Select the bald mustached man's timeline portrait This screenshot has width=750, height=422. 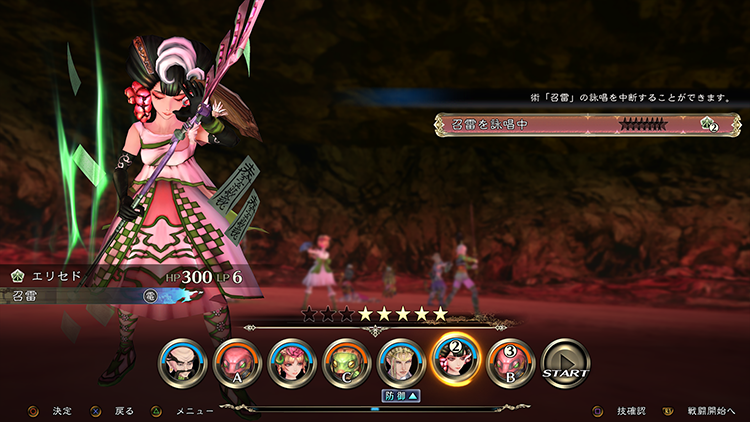click(183, 364)
